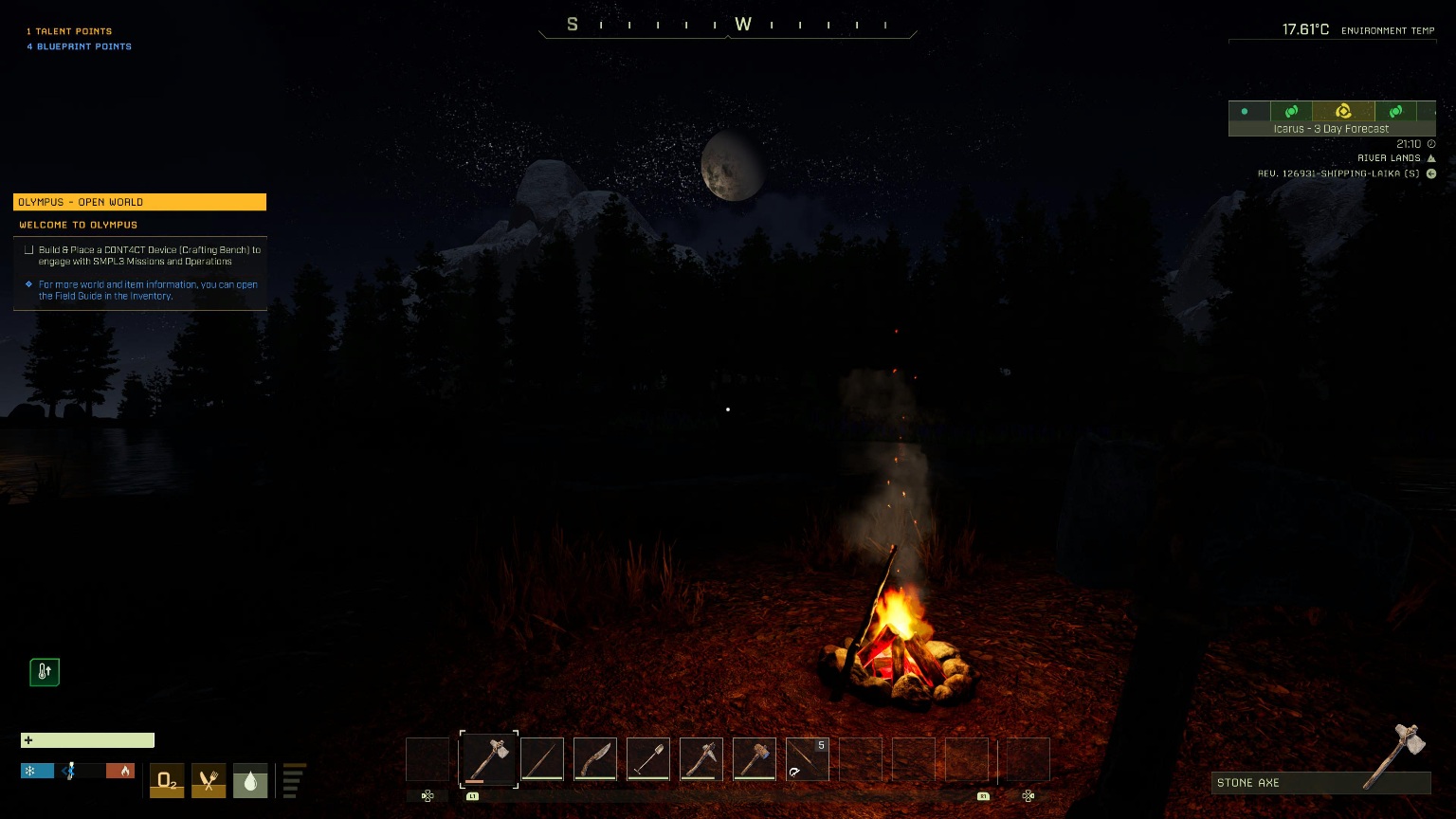Viewport: 1456px width, 819px height.
Task: Click the food fork-and-knife status icon
Action: 209,781
